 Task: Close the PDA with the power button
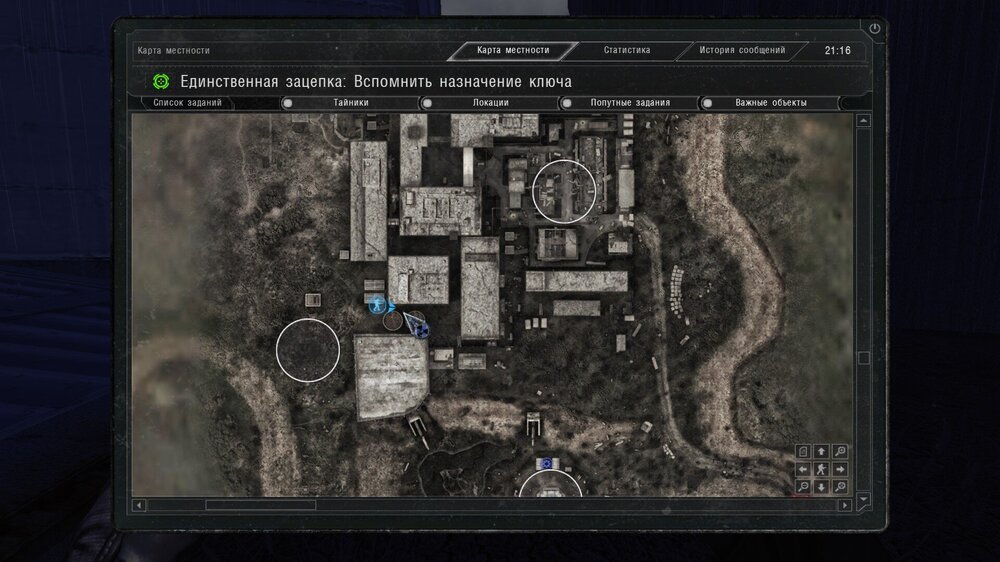pos(875,29)
